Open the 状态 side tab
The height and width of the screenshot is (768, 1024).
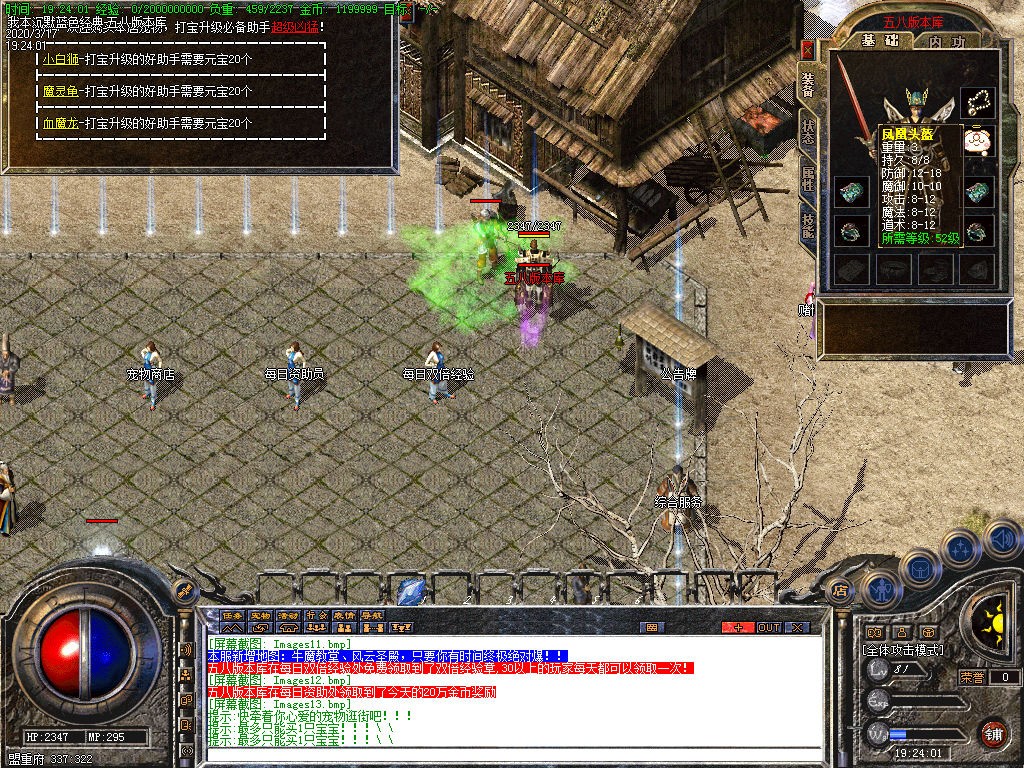[x=808, y=133]
